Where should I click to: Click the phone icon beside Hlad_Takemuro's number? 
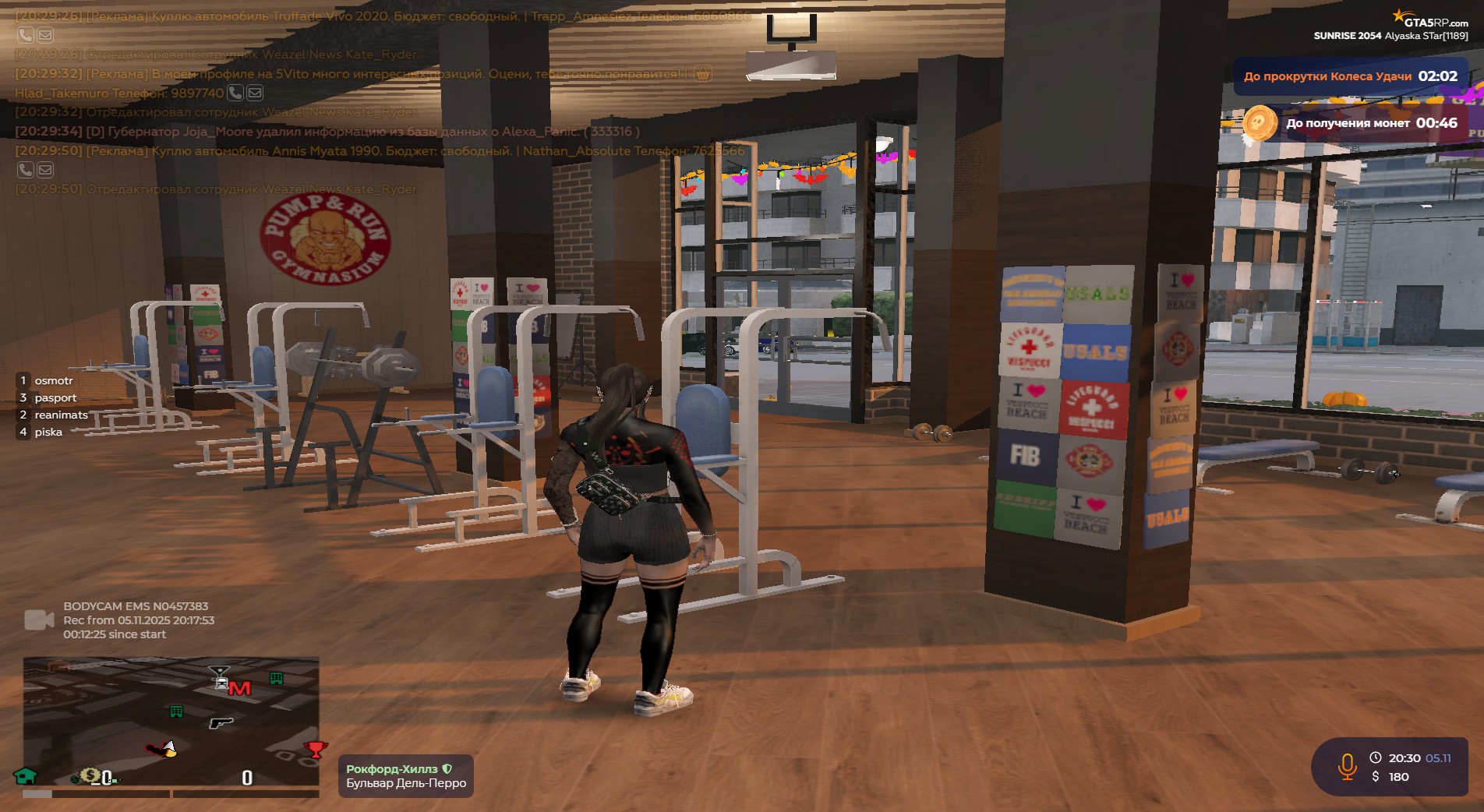[x=235, y=93]
